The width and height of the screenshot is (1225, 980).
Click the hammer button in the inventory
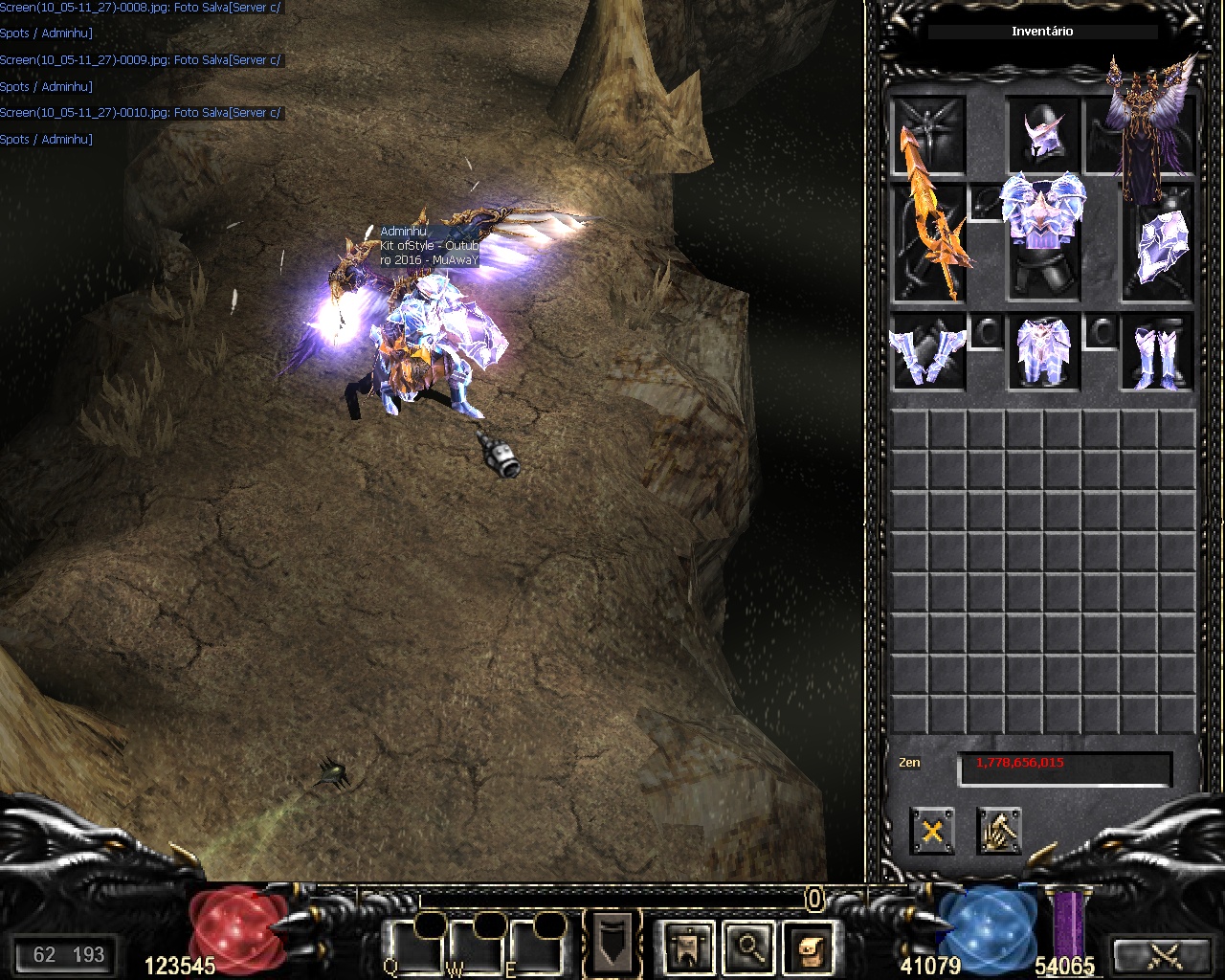click(x=998, y=831)
